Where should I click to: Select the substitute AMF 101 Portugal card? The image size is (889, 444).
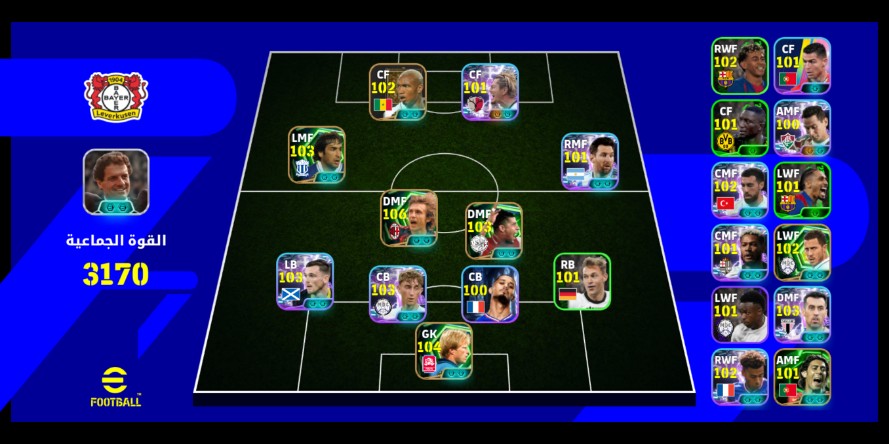click(801, 376)
